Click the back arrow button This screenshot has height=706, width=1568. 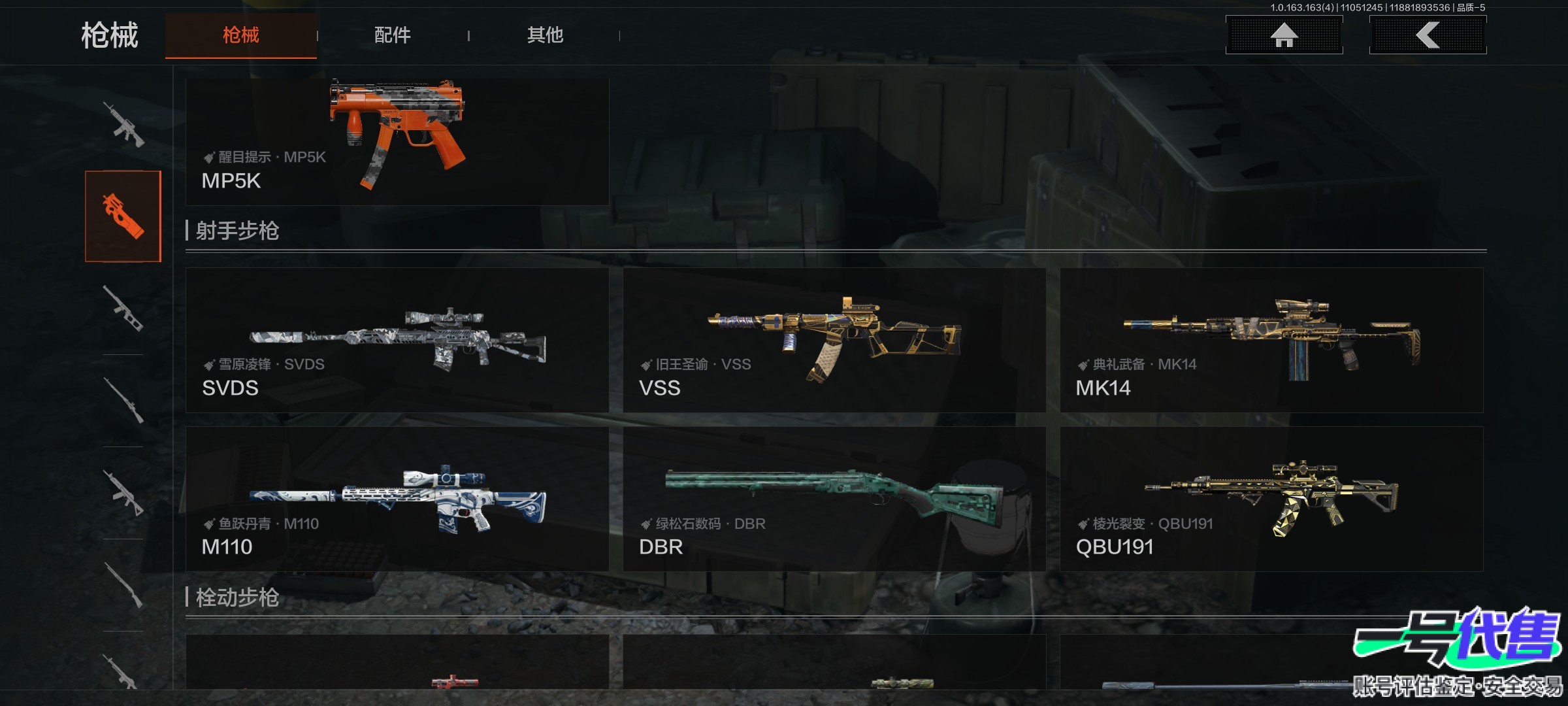pos(1428,35)
